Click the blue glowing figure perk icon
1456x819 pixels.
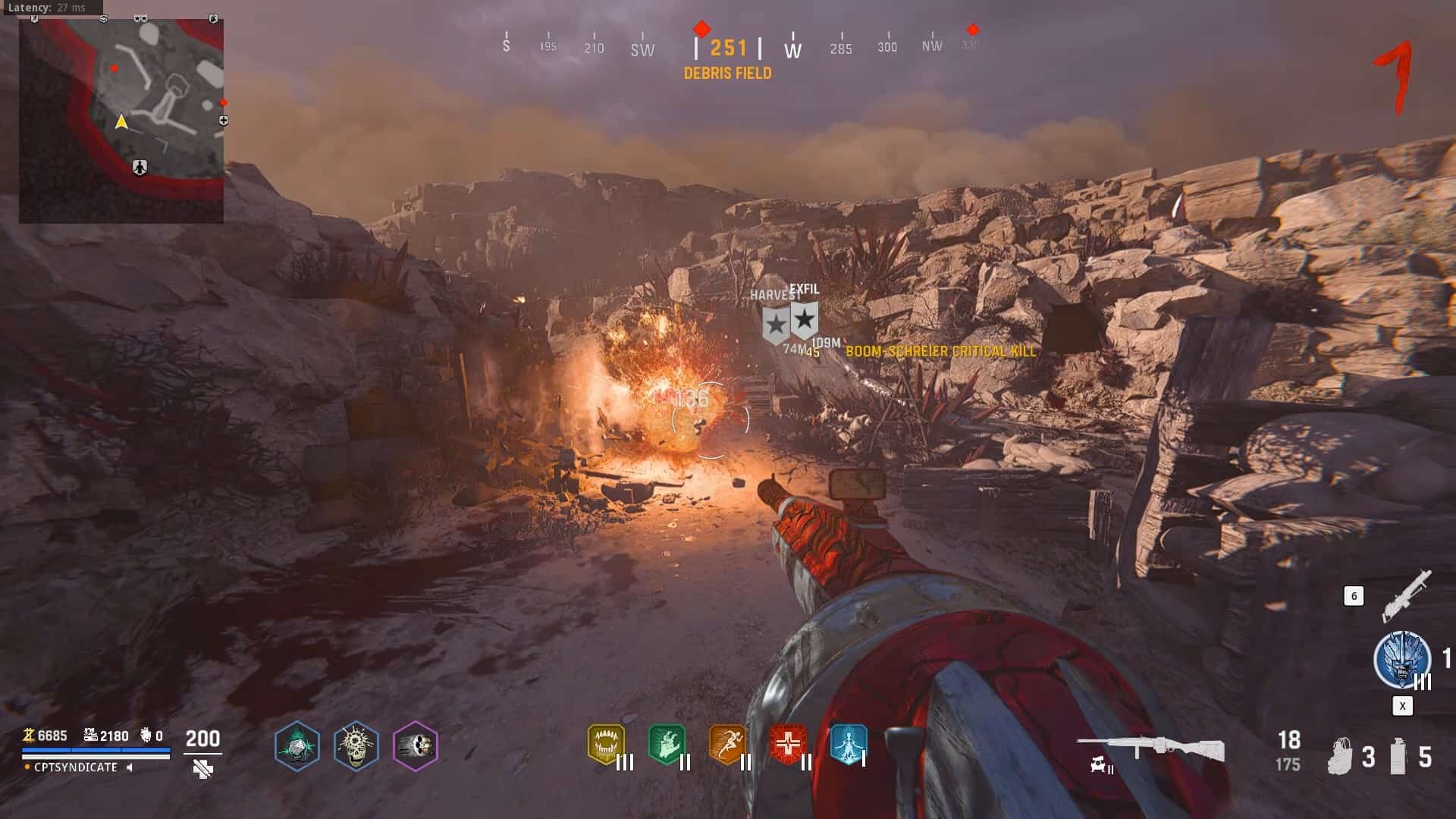coord(848,744)
